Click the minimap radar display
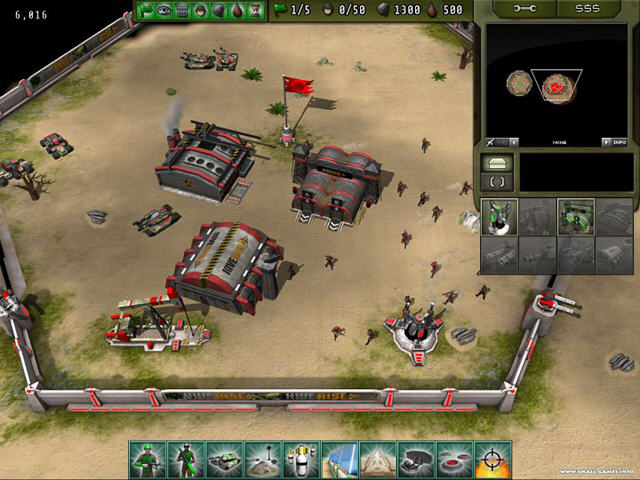 [554, 84]
